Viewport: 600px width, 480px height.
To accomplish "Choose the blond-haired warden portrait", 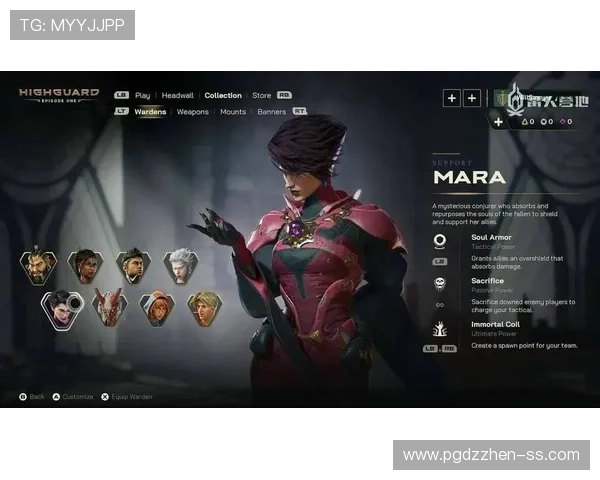I will 204,308.
